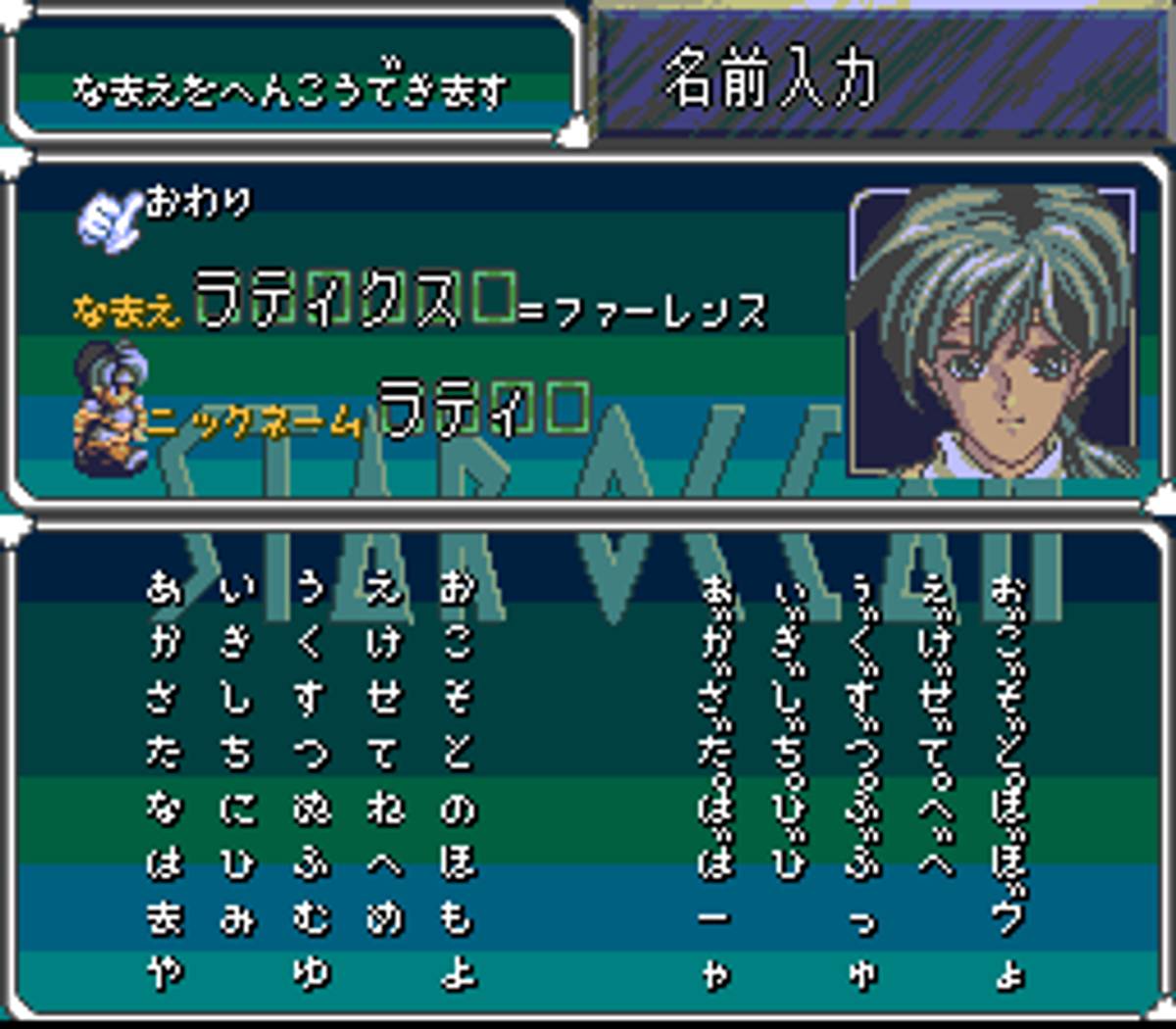
Task: Pick the hiragana ゆ character
Action: [x=310, y=974]
